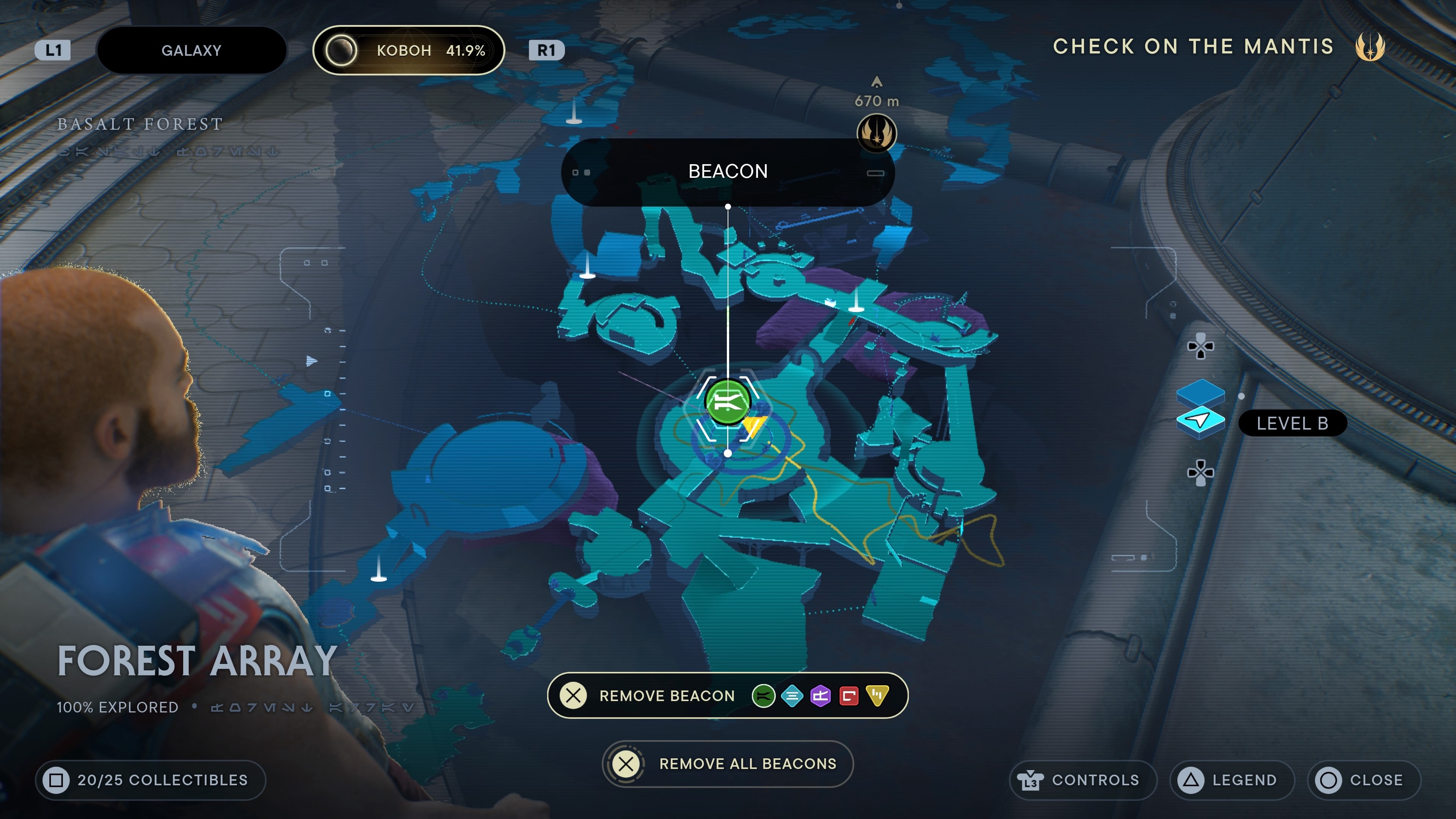1456x819 pixels.
Task: Choose the purple hexagon beacon icon
Action: [x=820, y=696]
